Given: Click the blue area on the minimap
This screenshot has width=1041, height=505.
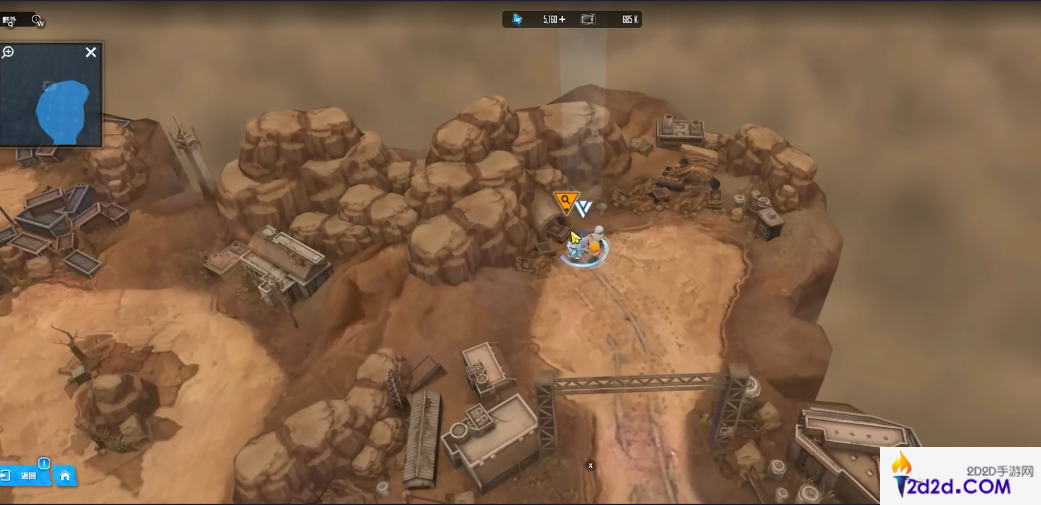Looking at the screenshot, I should [63, 108].
